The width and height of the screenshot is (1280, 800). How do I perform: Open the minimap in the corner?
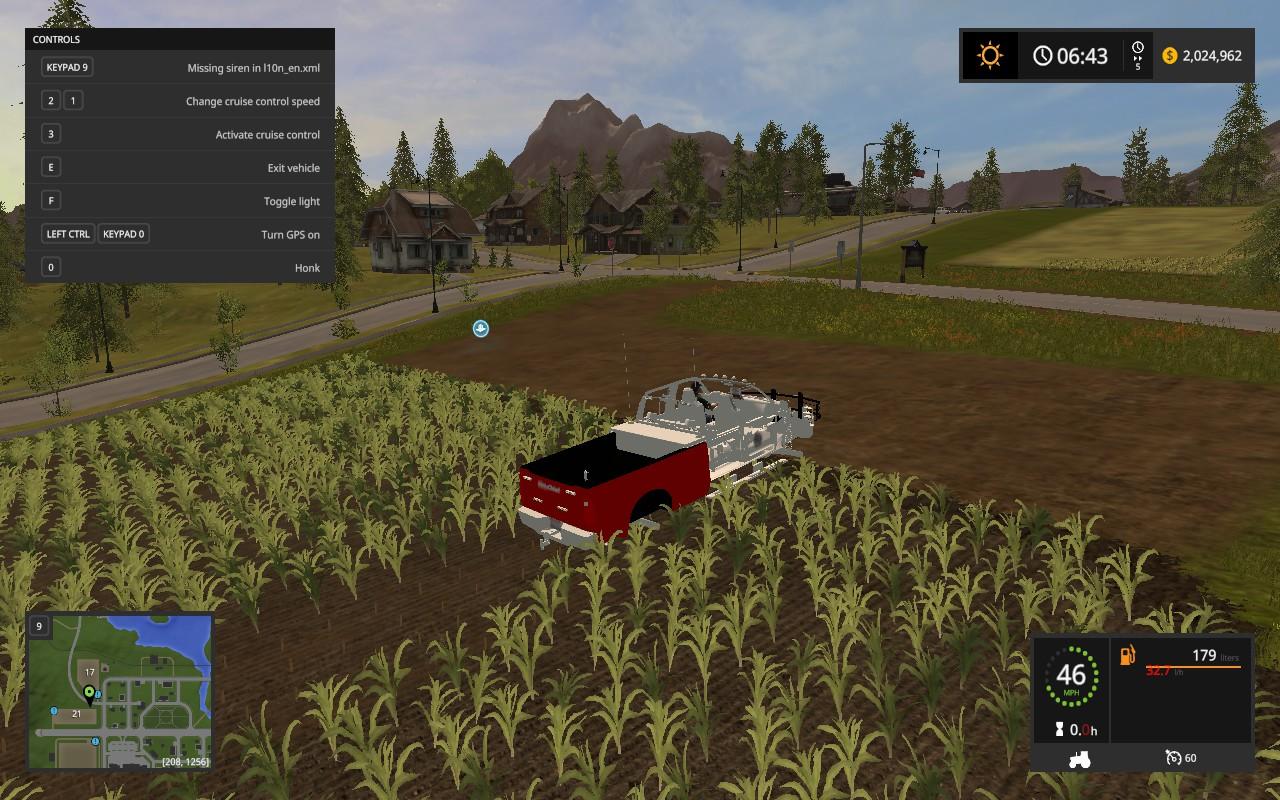tap(120, 692)
